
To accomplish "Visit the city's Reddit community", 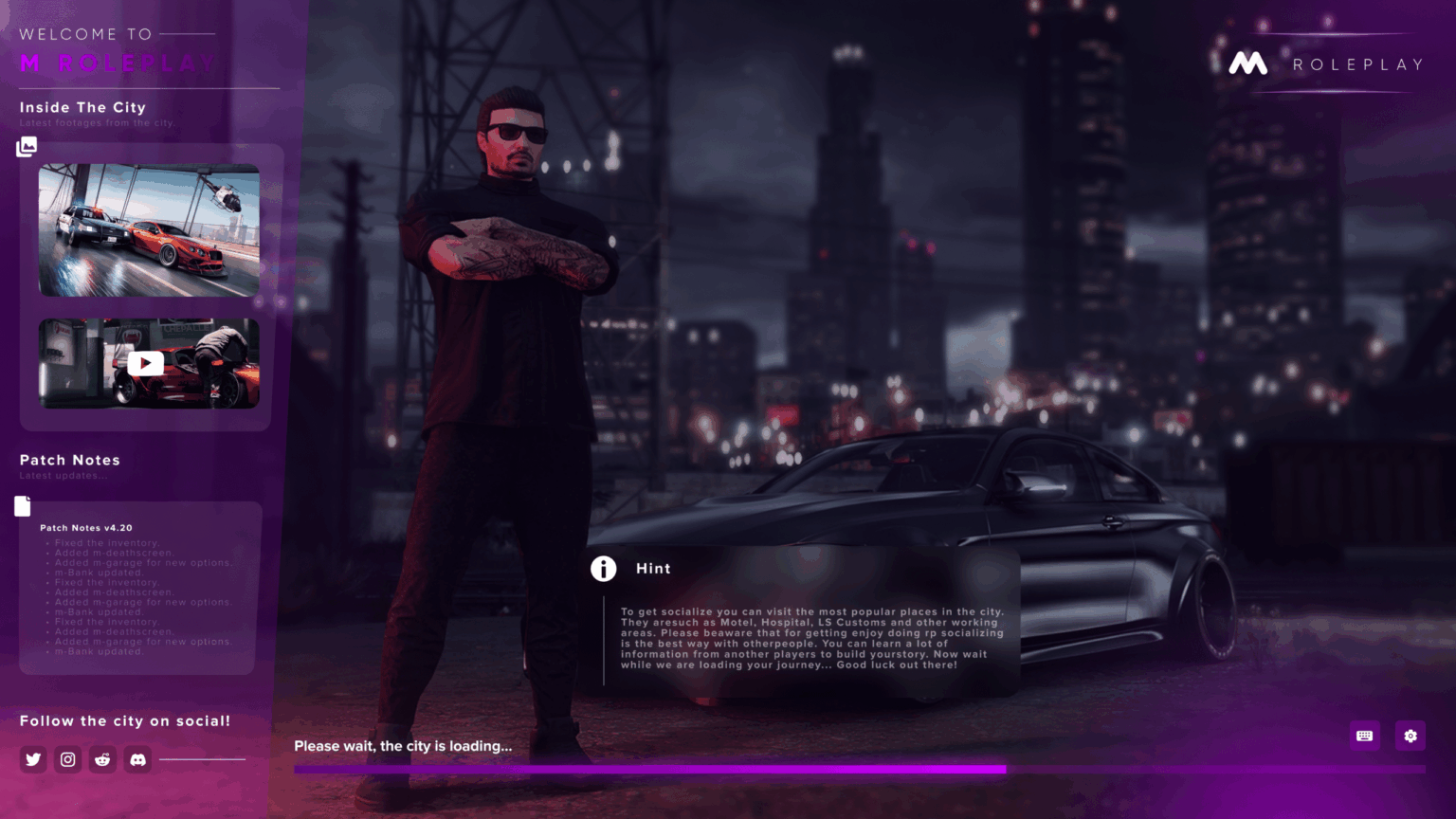I will coord(102,759).
